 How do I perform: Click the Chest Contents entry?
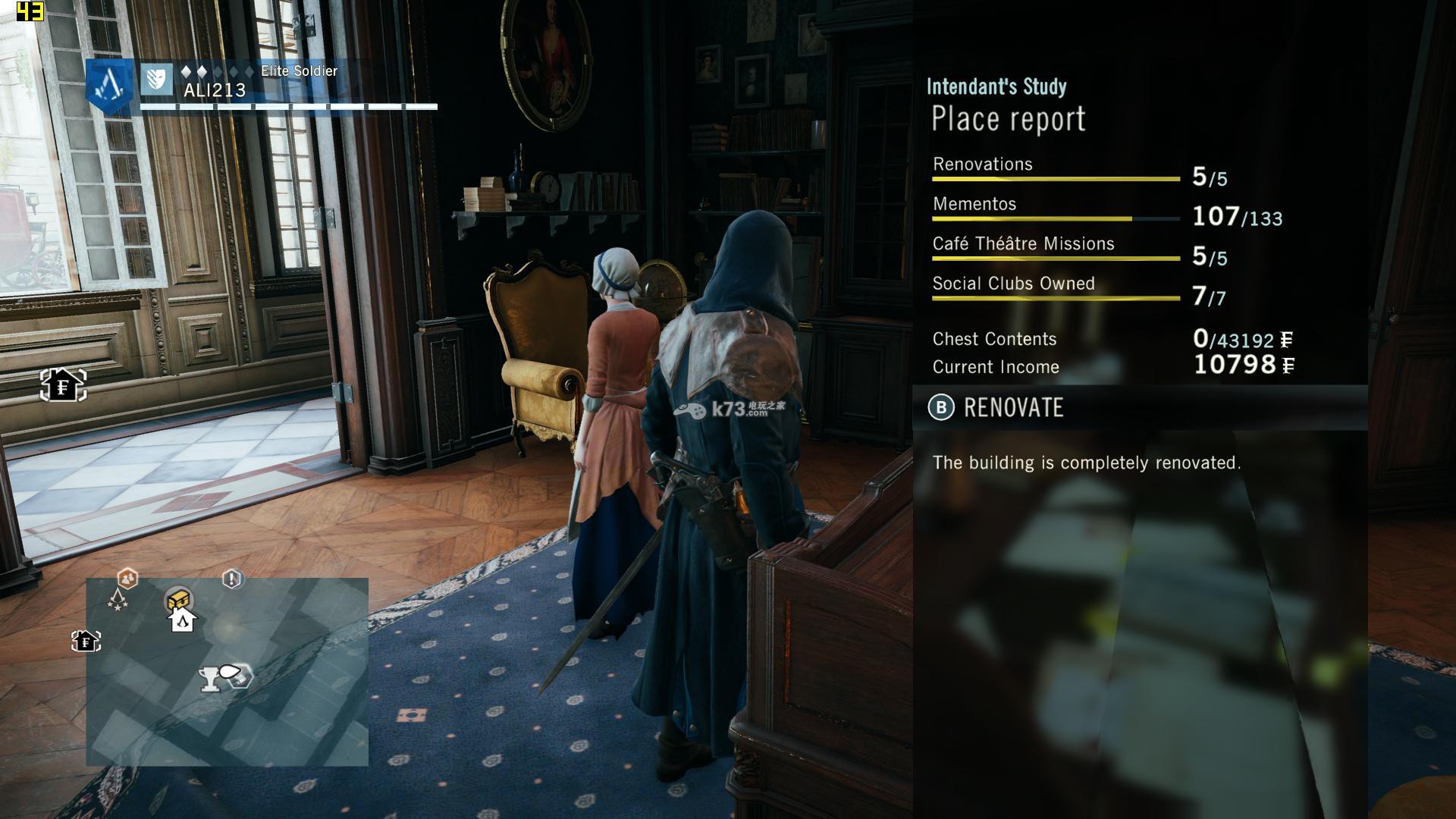pyautogui.click(x=994, y=339)
